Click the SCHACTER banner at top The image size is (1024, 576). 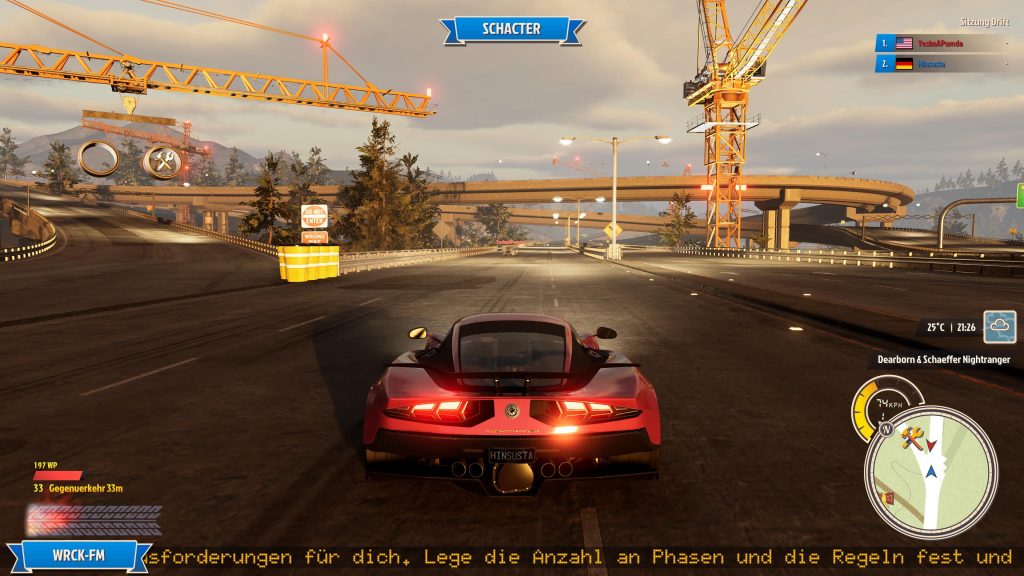tap(512, 29)
